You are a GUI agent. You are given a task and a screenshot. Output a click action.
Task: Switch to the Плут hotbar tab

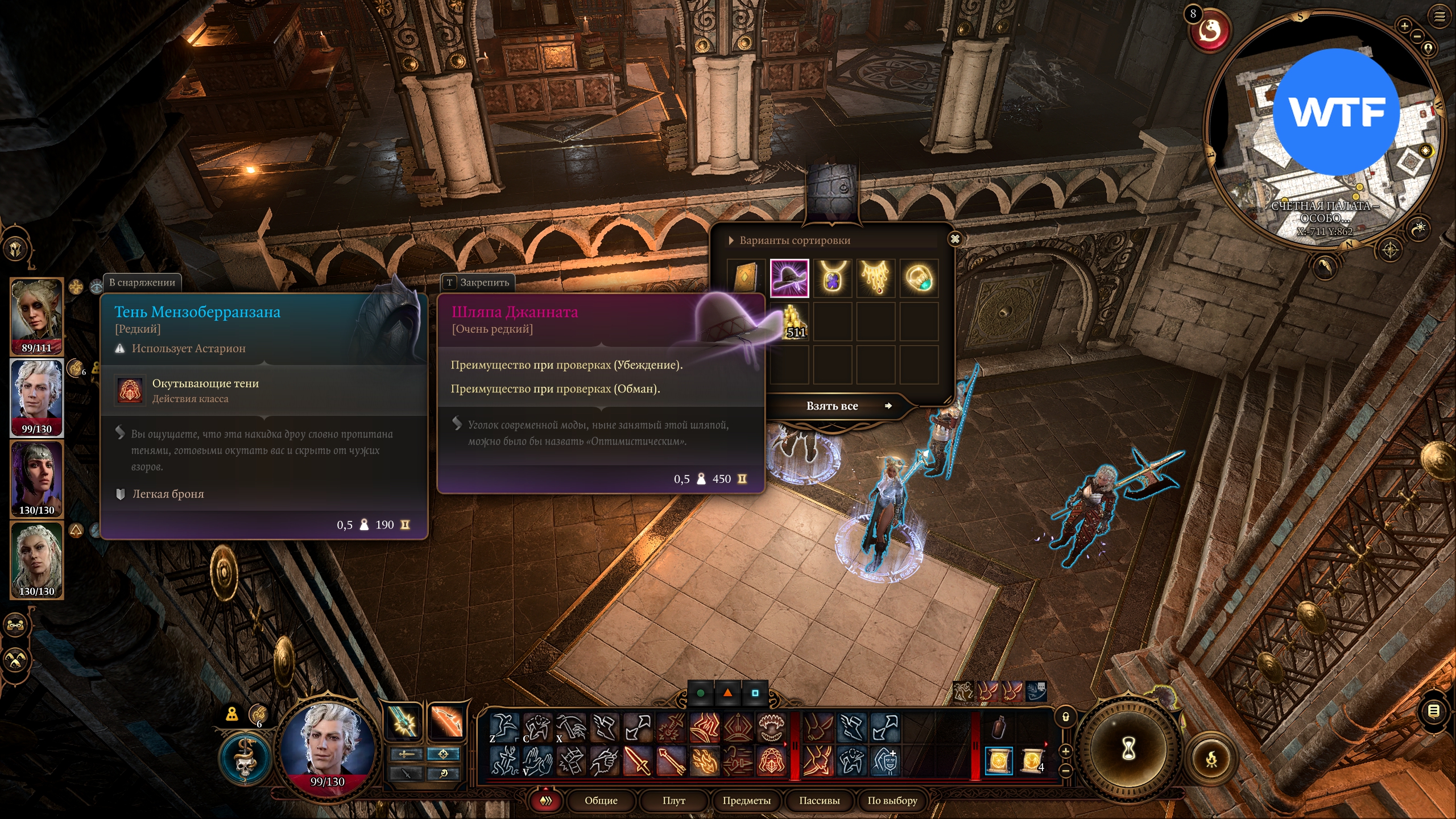673,801
